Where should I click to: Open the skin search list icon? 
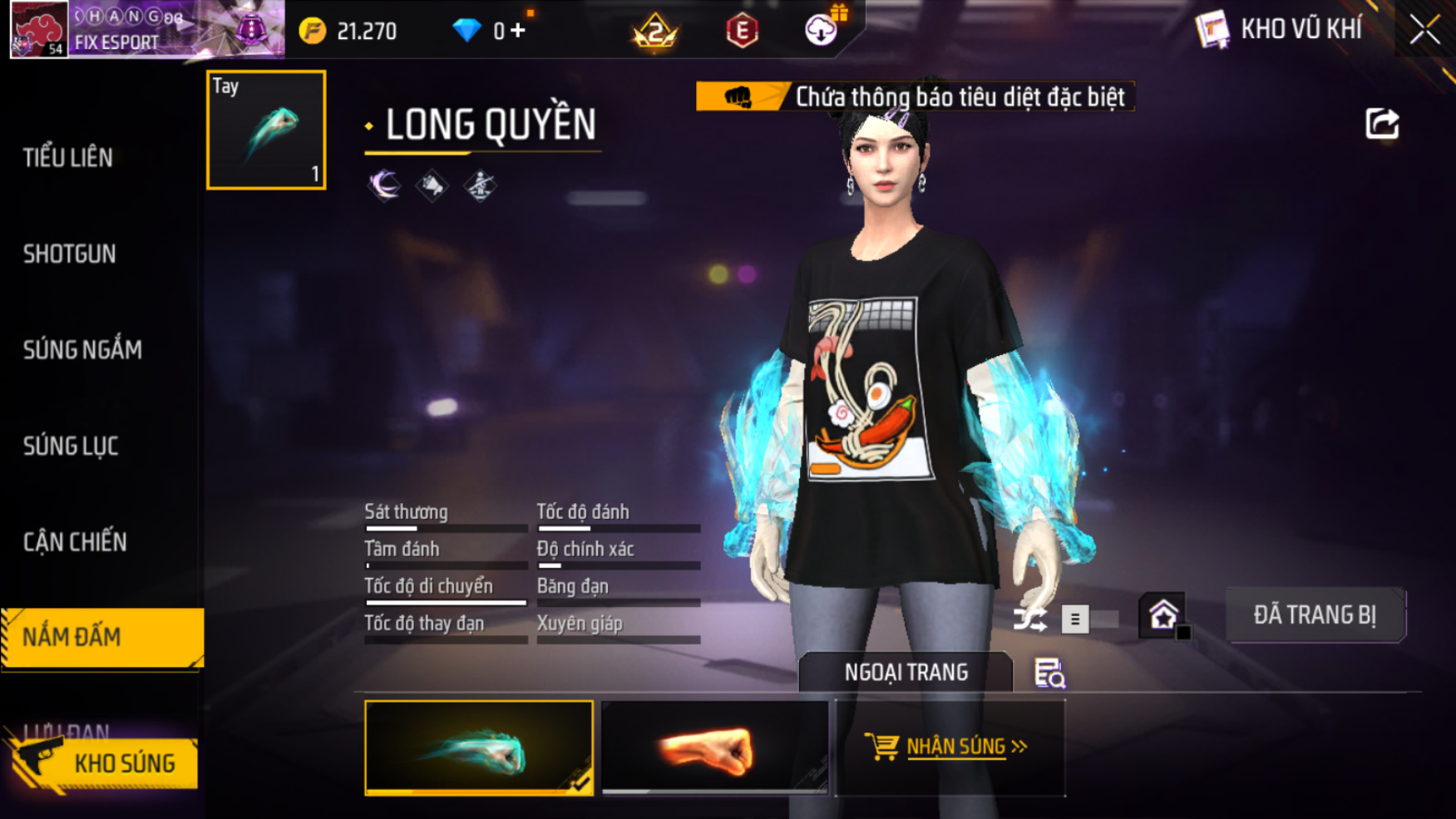coord(1049,673)
